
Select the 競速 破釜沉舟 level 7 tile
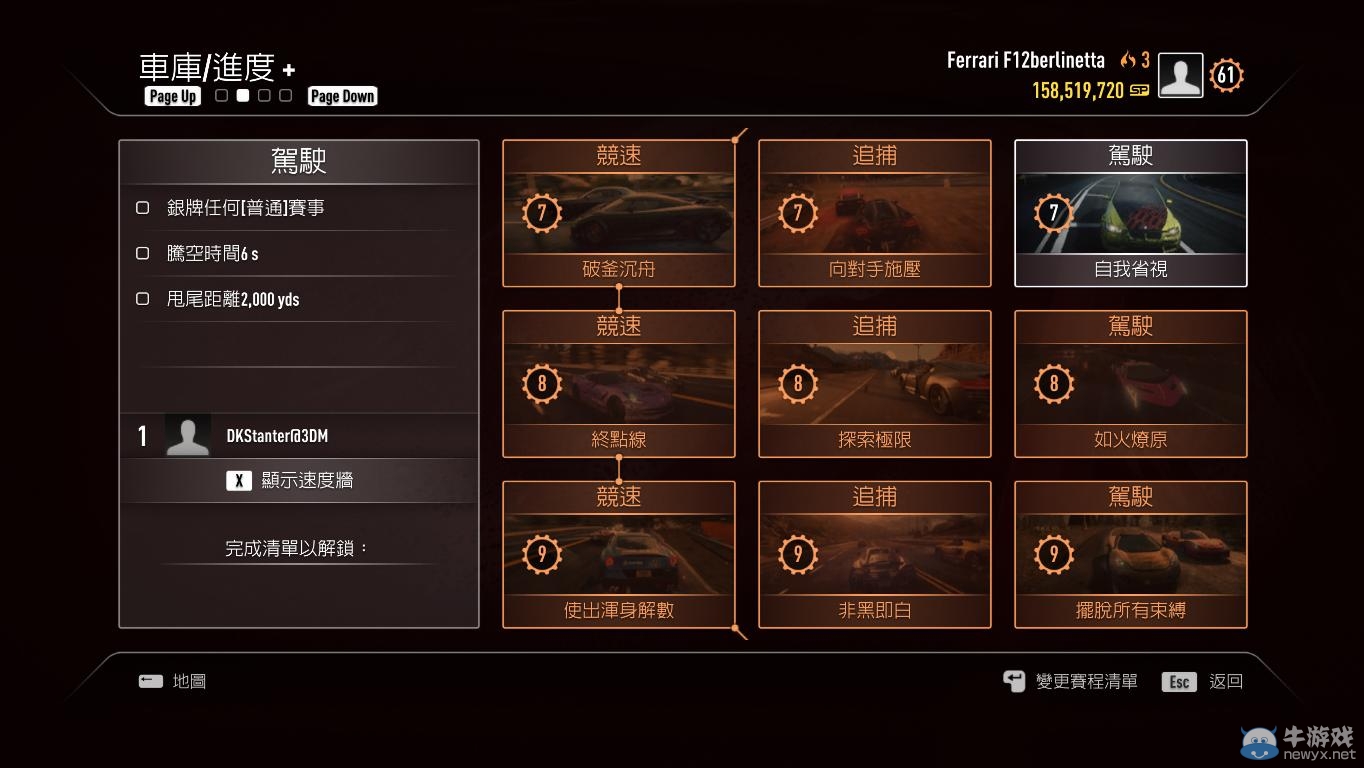click(x=618, y=213)
